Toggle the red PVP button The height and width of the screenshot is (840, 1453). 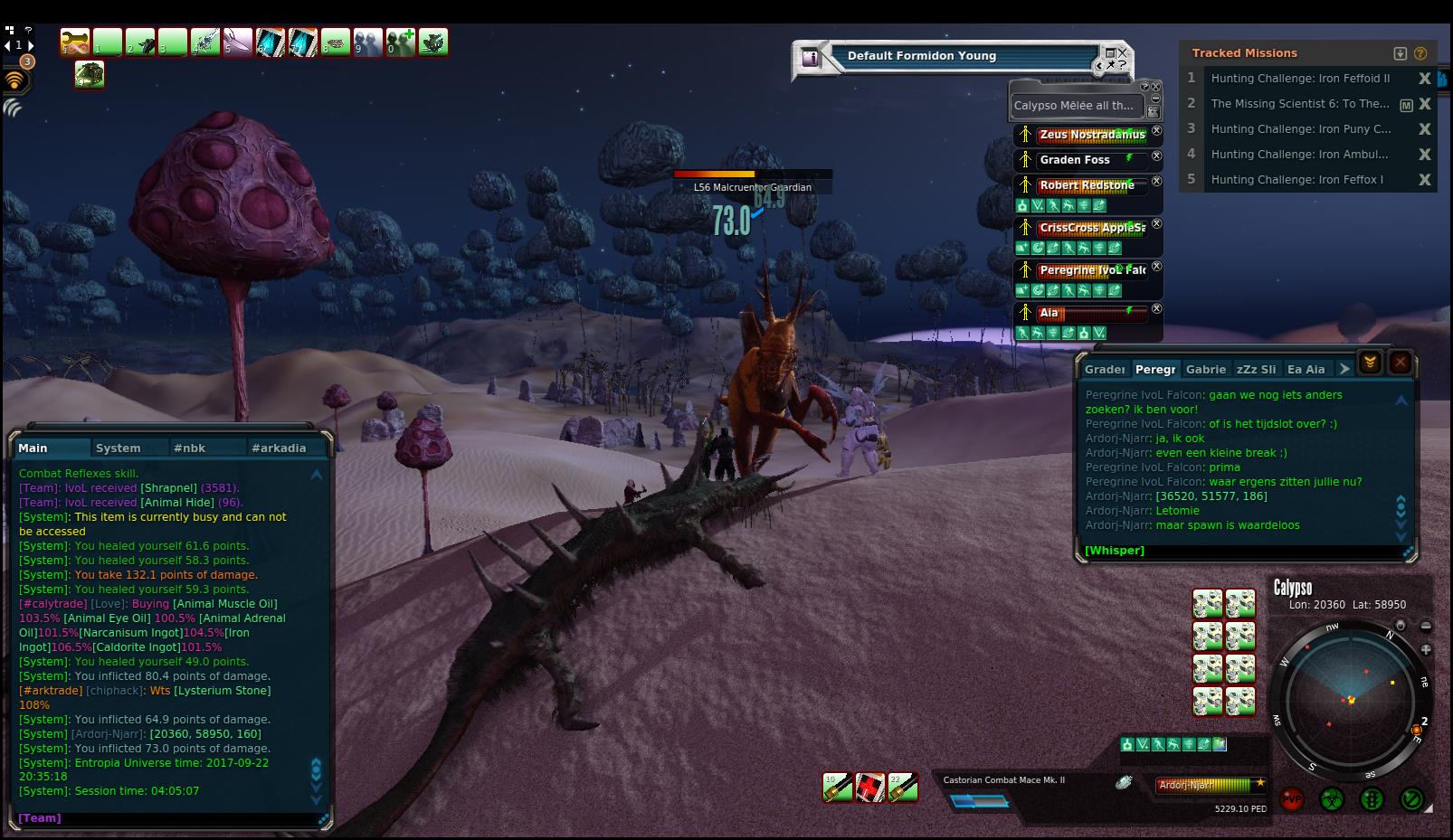[x=1292, y=799]
